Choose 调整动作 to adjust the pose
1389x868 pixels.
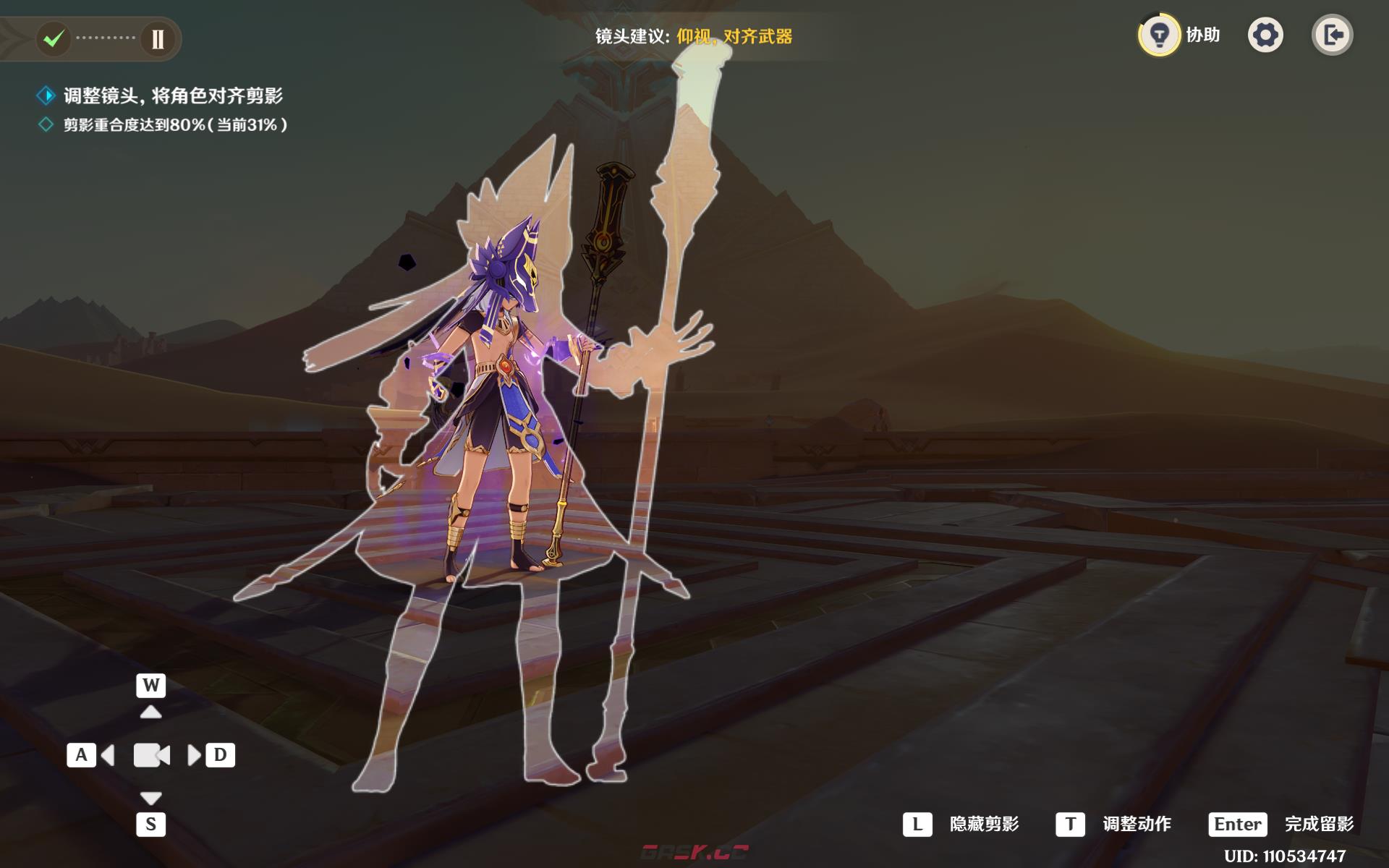(1136, 824)
